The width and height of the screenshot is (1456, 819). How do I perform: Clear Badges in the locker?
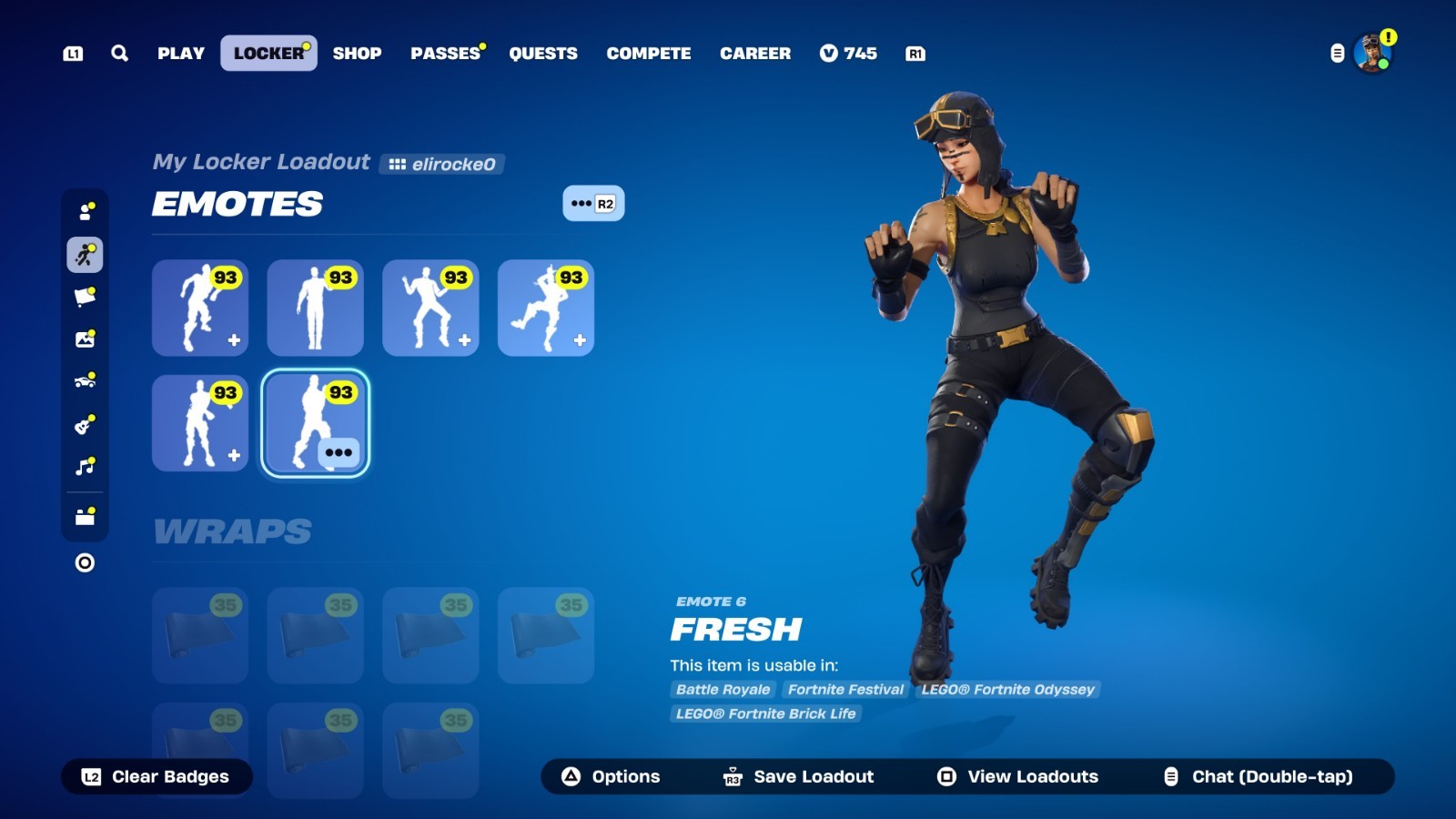point(157,777)
